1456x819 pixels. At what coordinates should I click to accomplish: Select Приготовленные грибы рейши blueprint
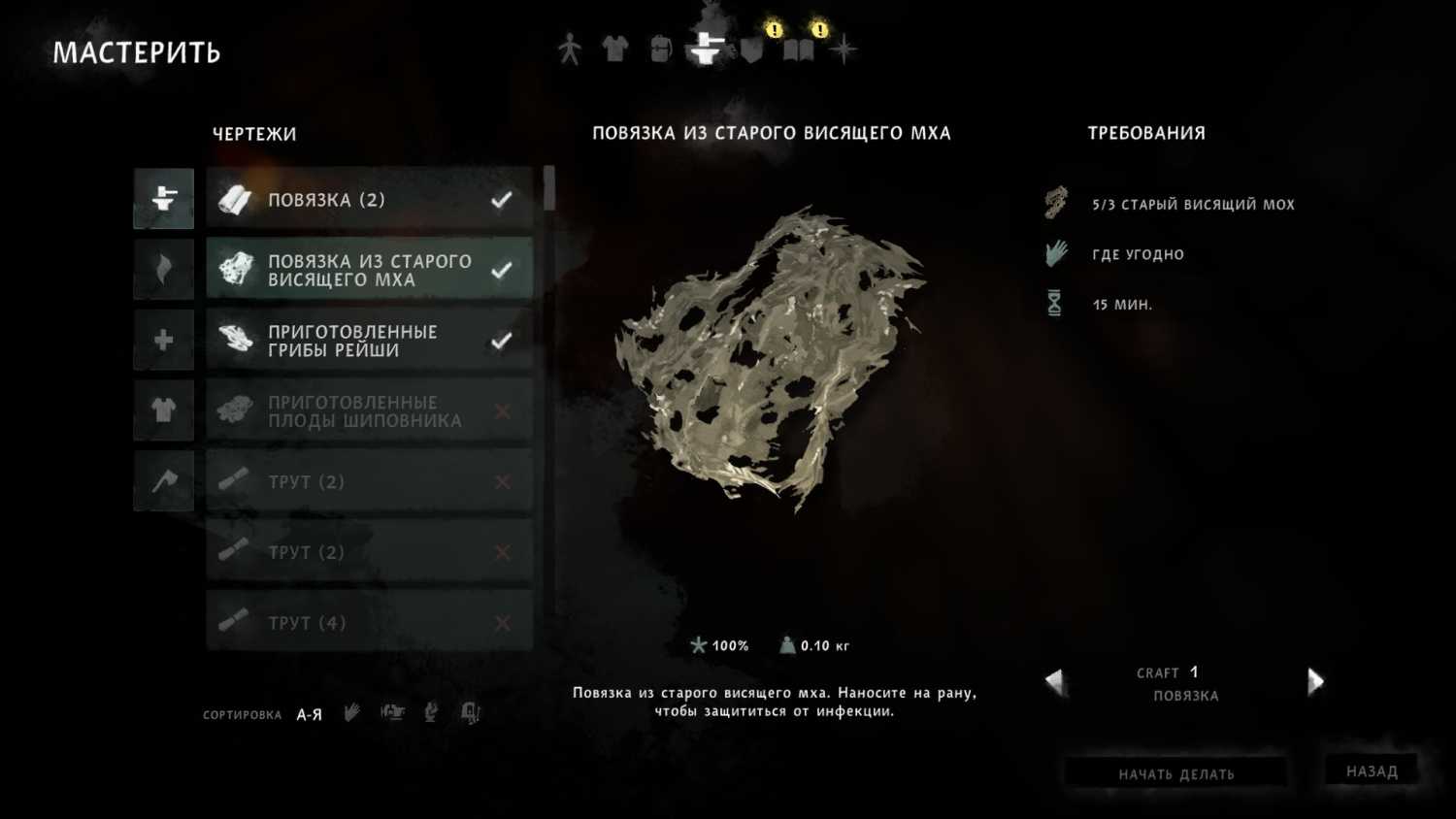(x=369, y=341)
